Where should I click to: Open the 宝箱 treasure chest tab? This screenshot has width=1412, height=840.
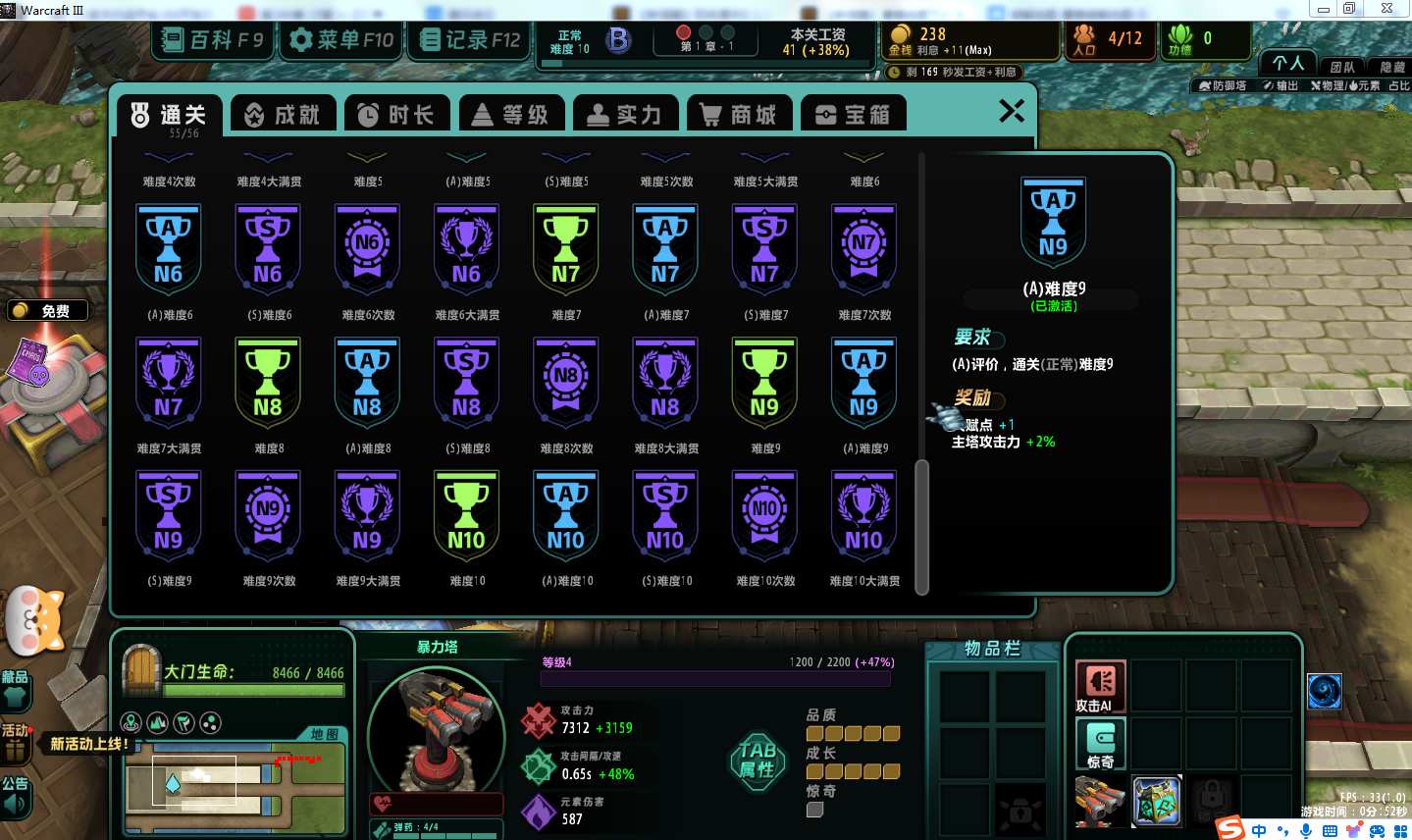853,115
